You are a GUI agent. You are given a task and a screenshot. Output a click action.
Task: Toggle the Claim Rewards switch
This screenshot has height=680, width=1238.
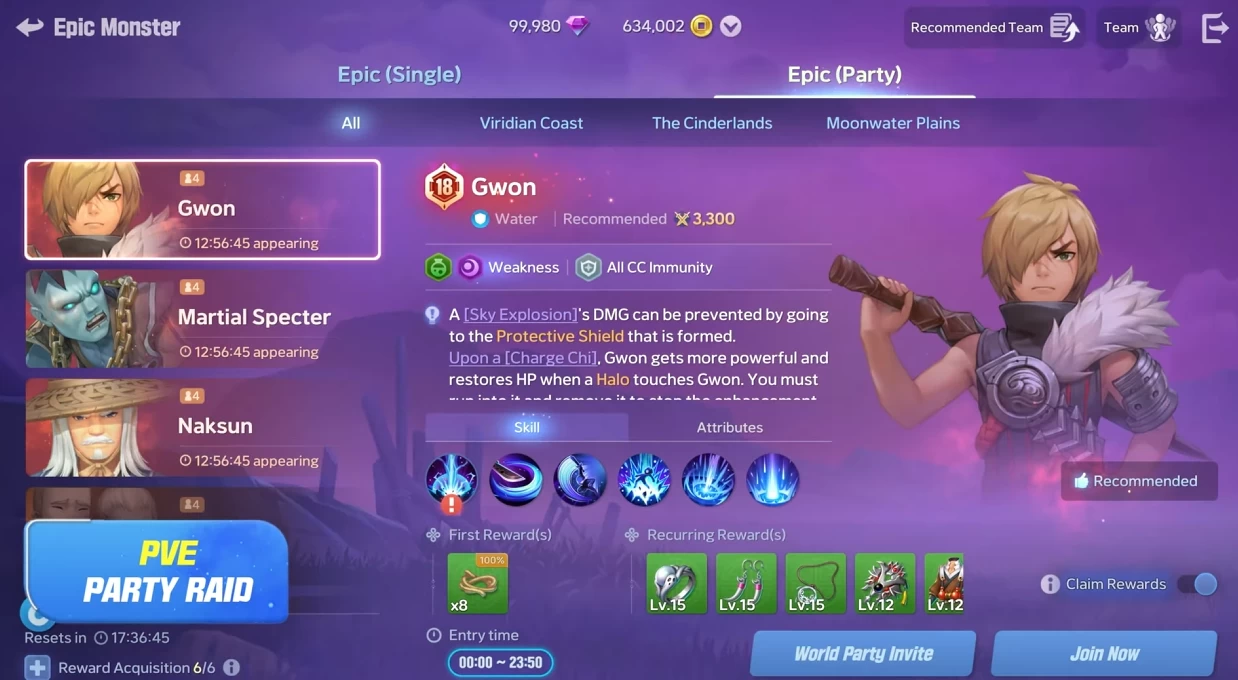pyautogui.click(x=1197, y=584)
